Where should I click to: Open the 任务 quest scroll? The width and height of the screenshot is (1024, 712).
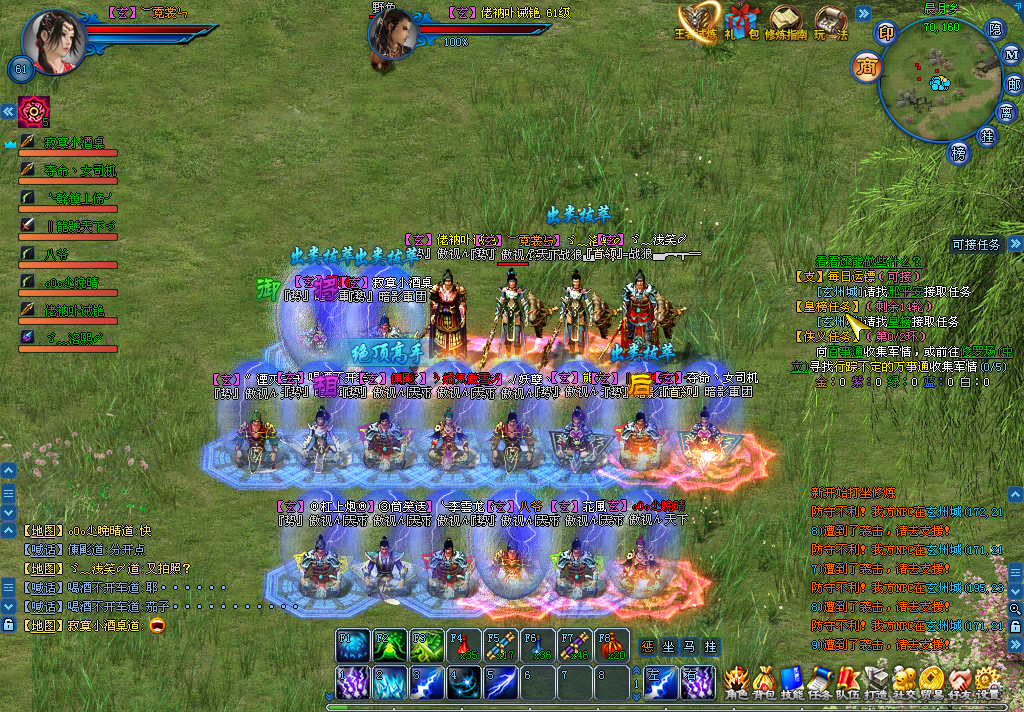(x=820, y=682)
